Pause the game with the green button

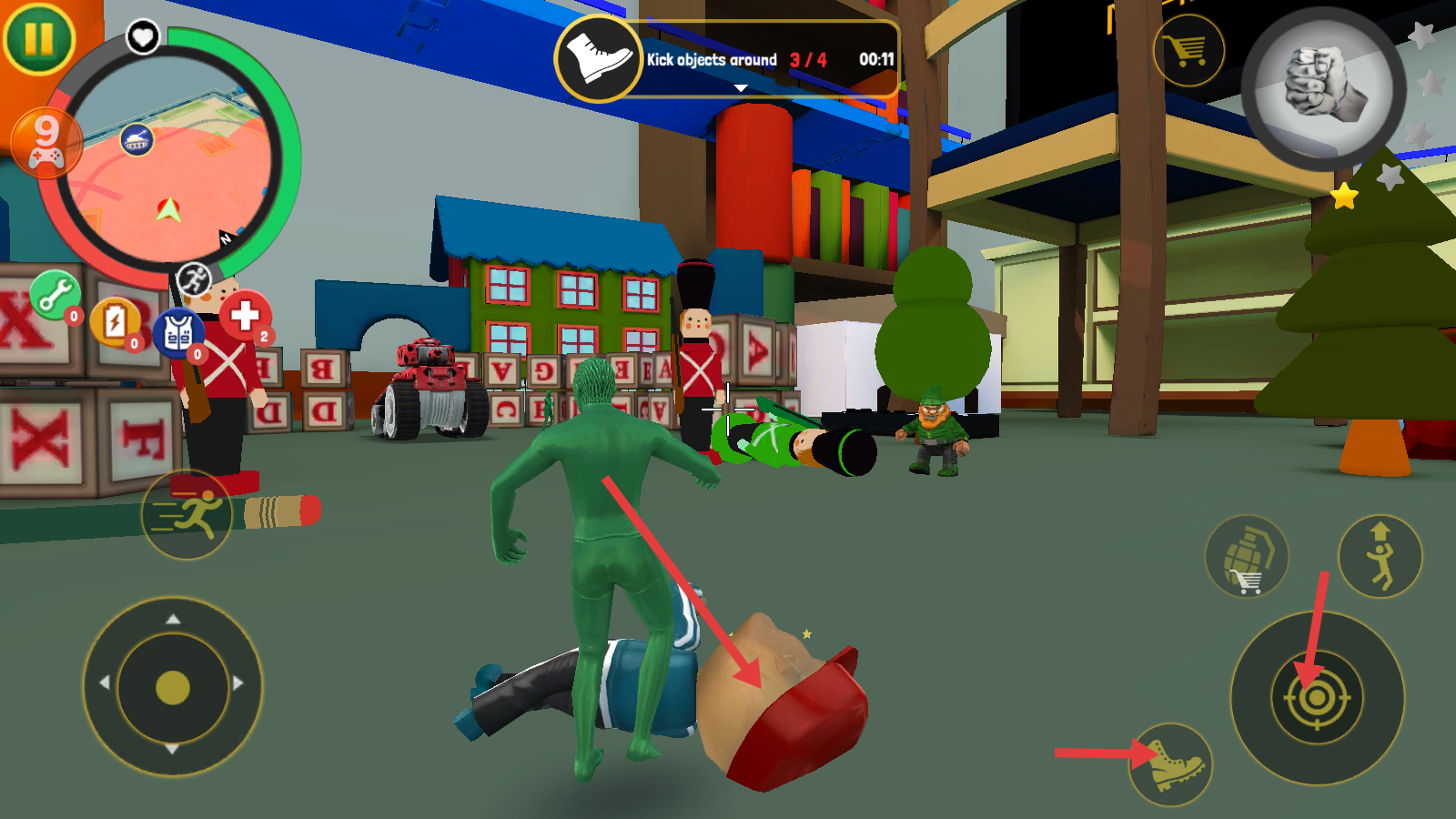[38, 38]
